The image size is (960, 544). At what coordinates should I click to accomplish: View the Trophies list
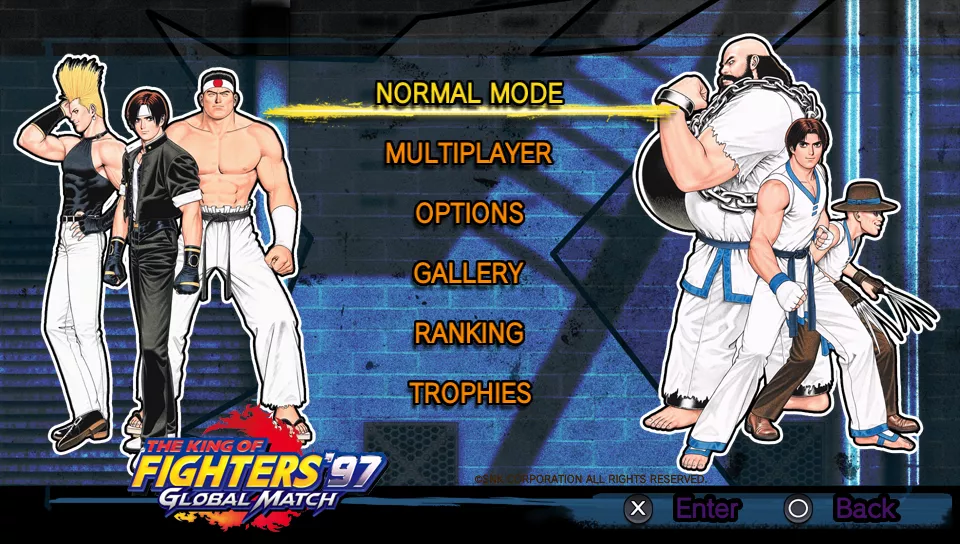click(x=469, y=393)
